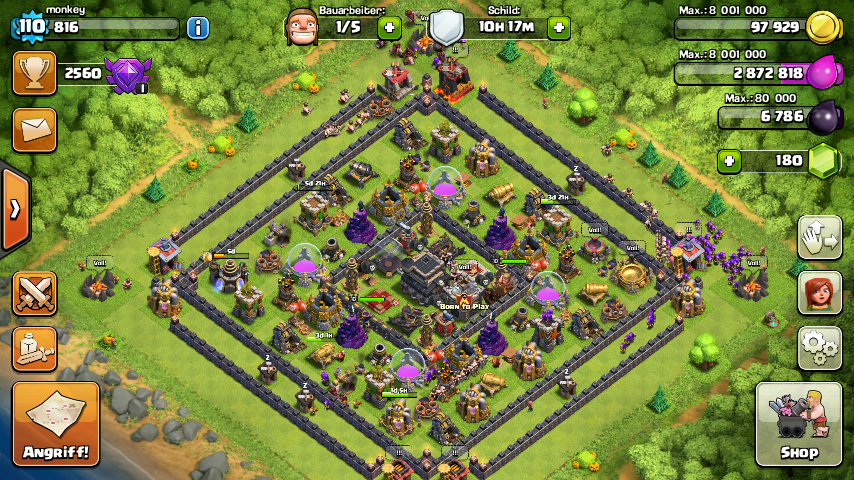Open the army overview button

coord(34,348)
